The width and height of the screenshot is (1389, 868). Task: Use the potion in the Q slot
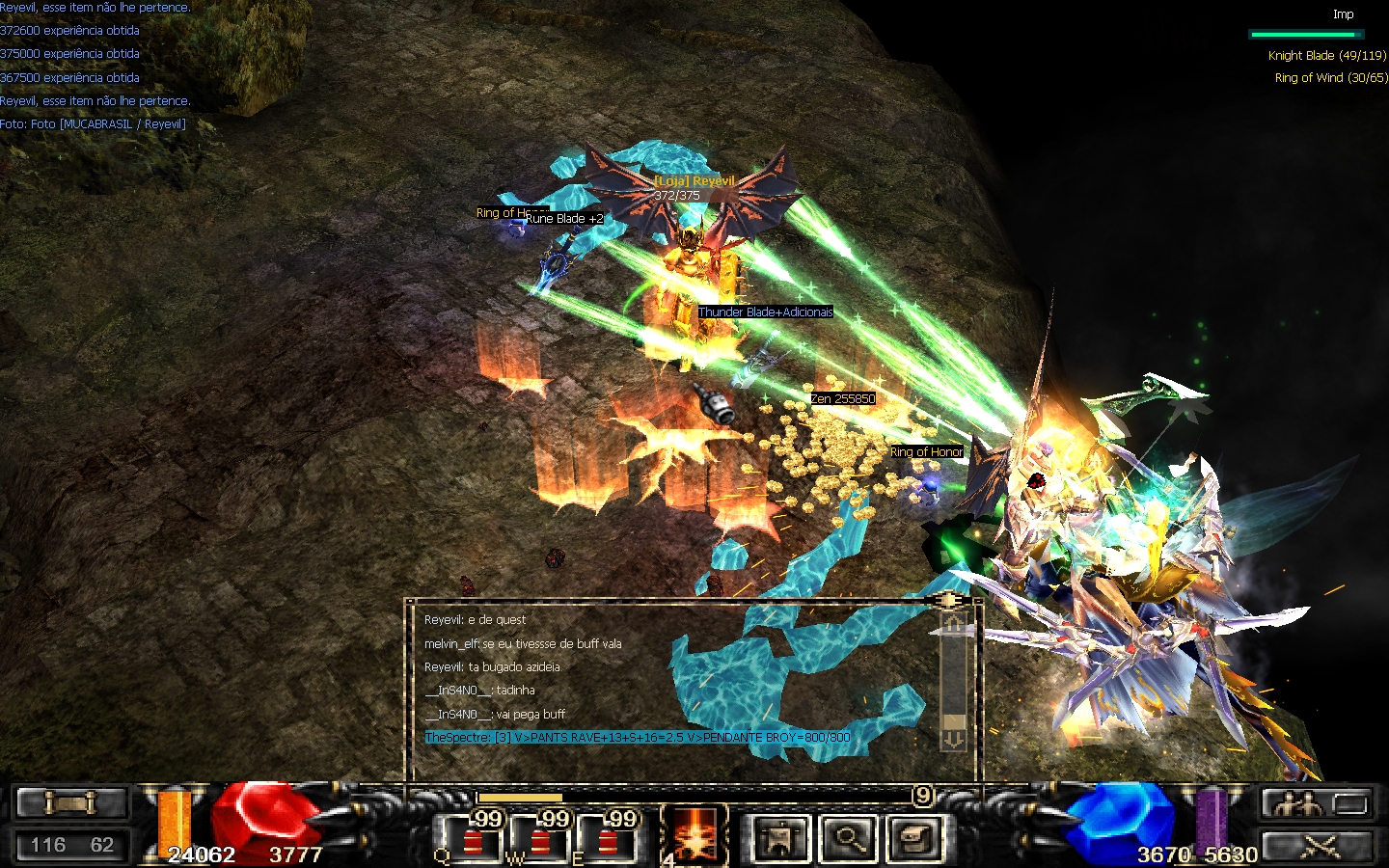click(473, 839)
